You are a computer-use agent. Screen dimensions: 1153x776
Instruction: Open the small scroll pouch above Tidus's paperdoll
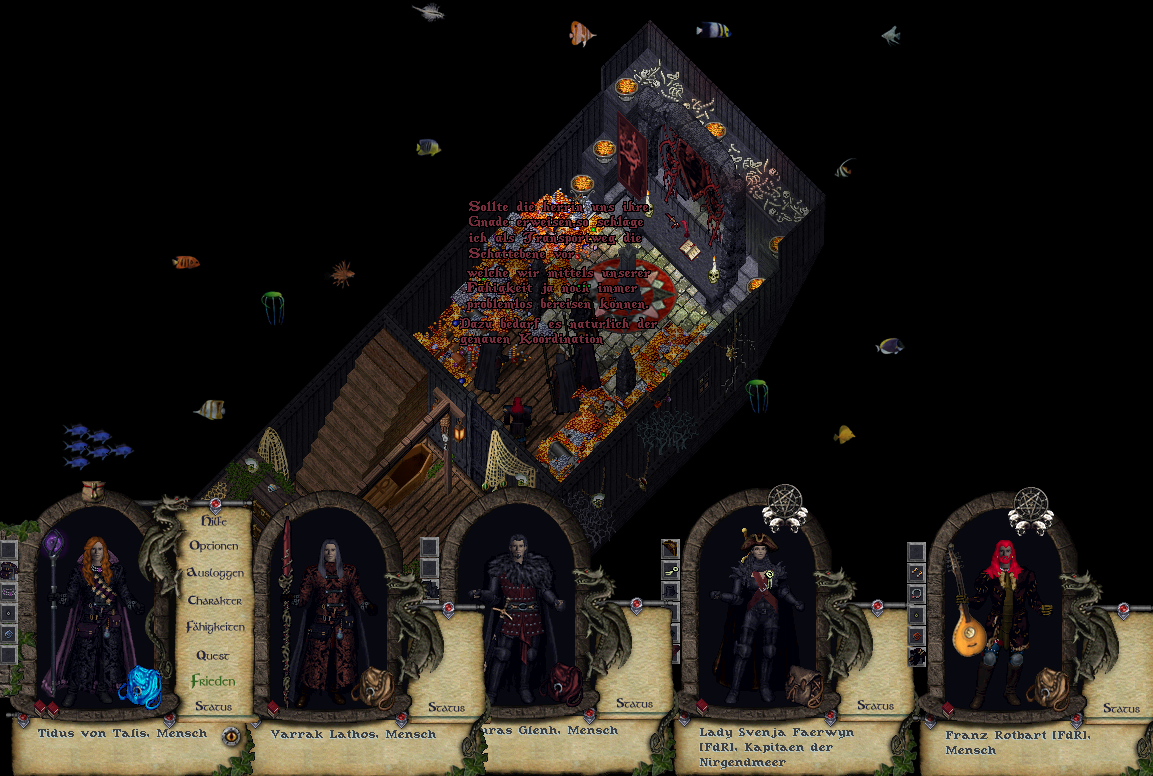pyautogui.click(x=93, y=490)
